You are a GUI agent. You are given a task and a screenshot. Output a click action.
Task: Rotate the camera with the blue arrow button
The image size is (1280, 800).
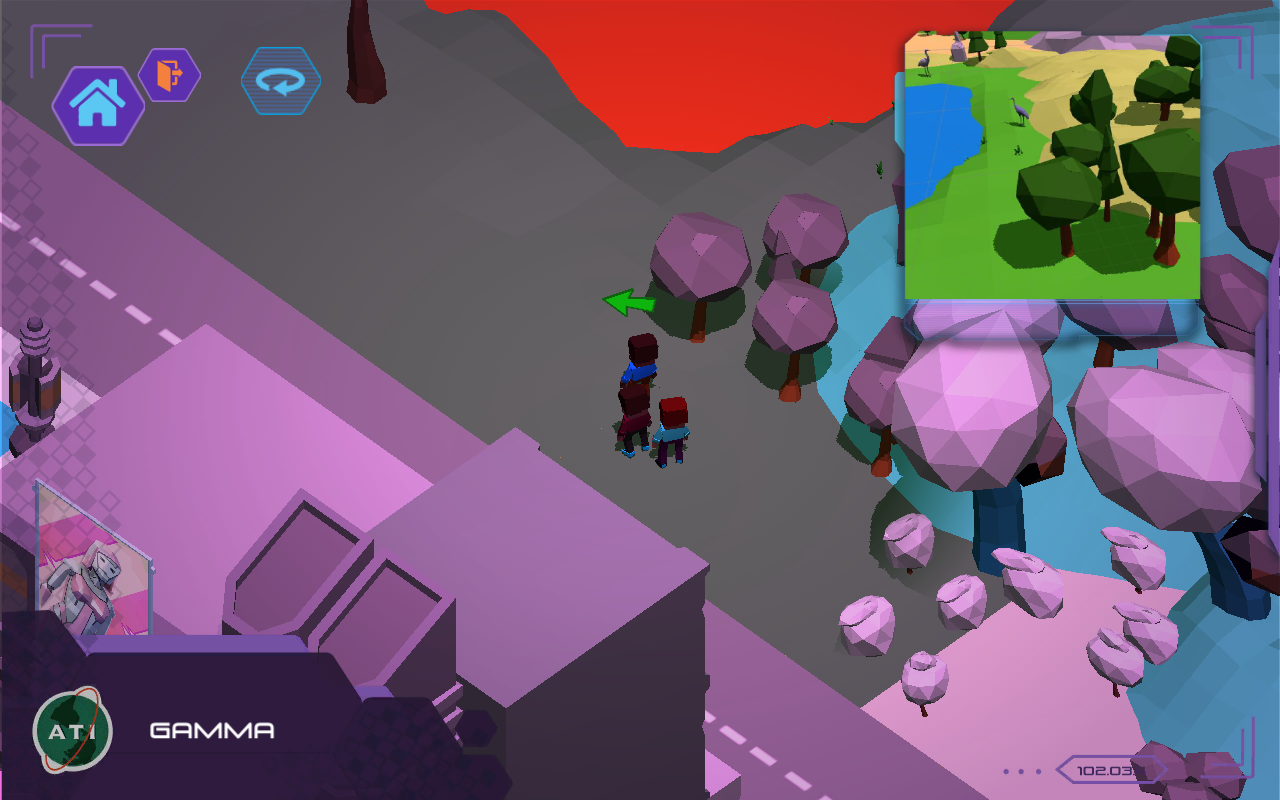click(281, 81)
